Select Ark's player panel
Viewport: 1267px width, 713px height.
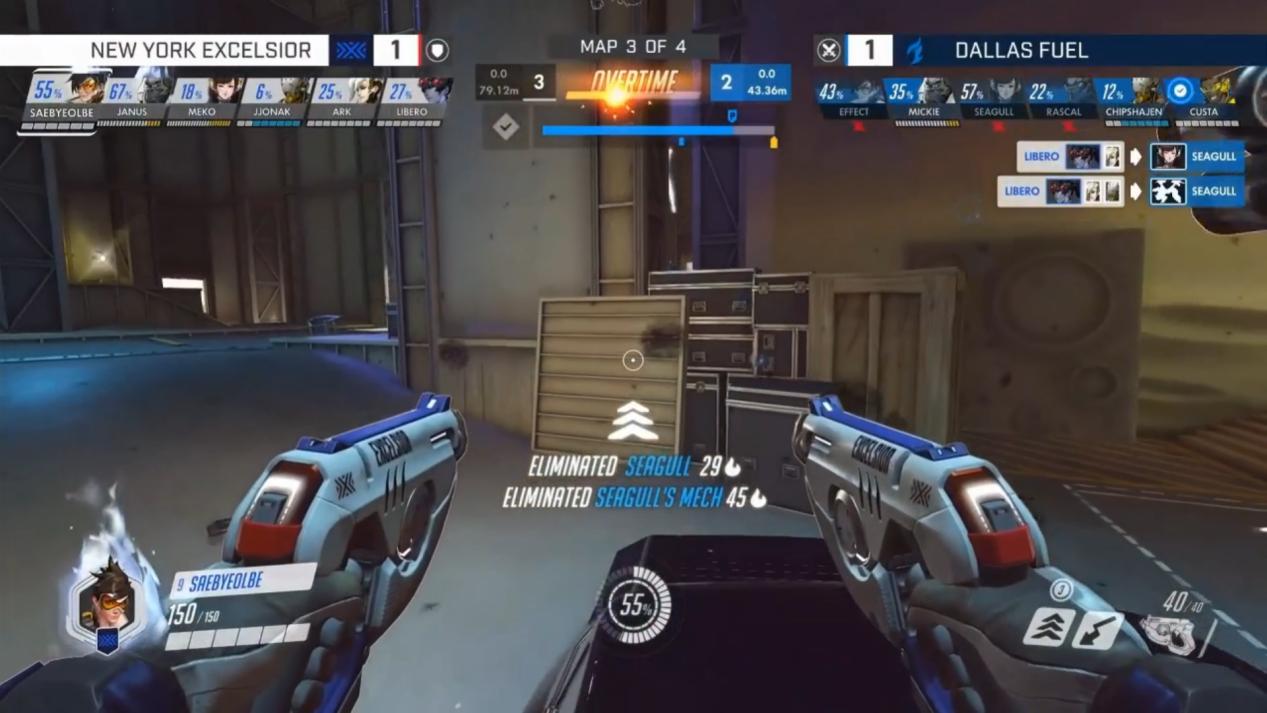tap(341, 98)
